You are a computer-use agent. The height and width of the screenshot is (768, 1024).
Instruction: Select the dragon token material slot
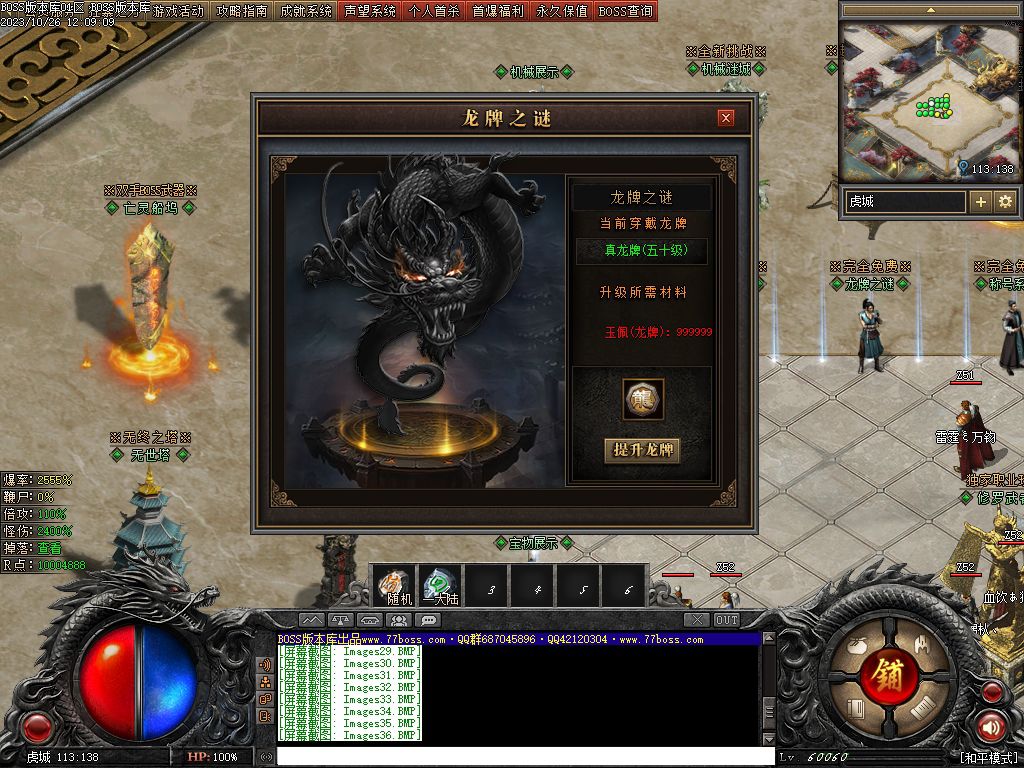click(643, 400)
